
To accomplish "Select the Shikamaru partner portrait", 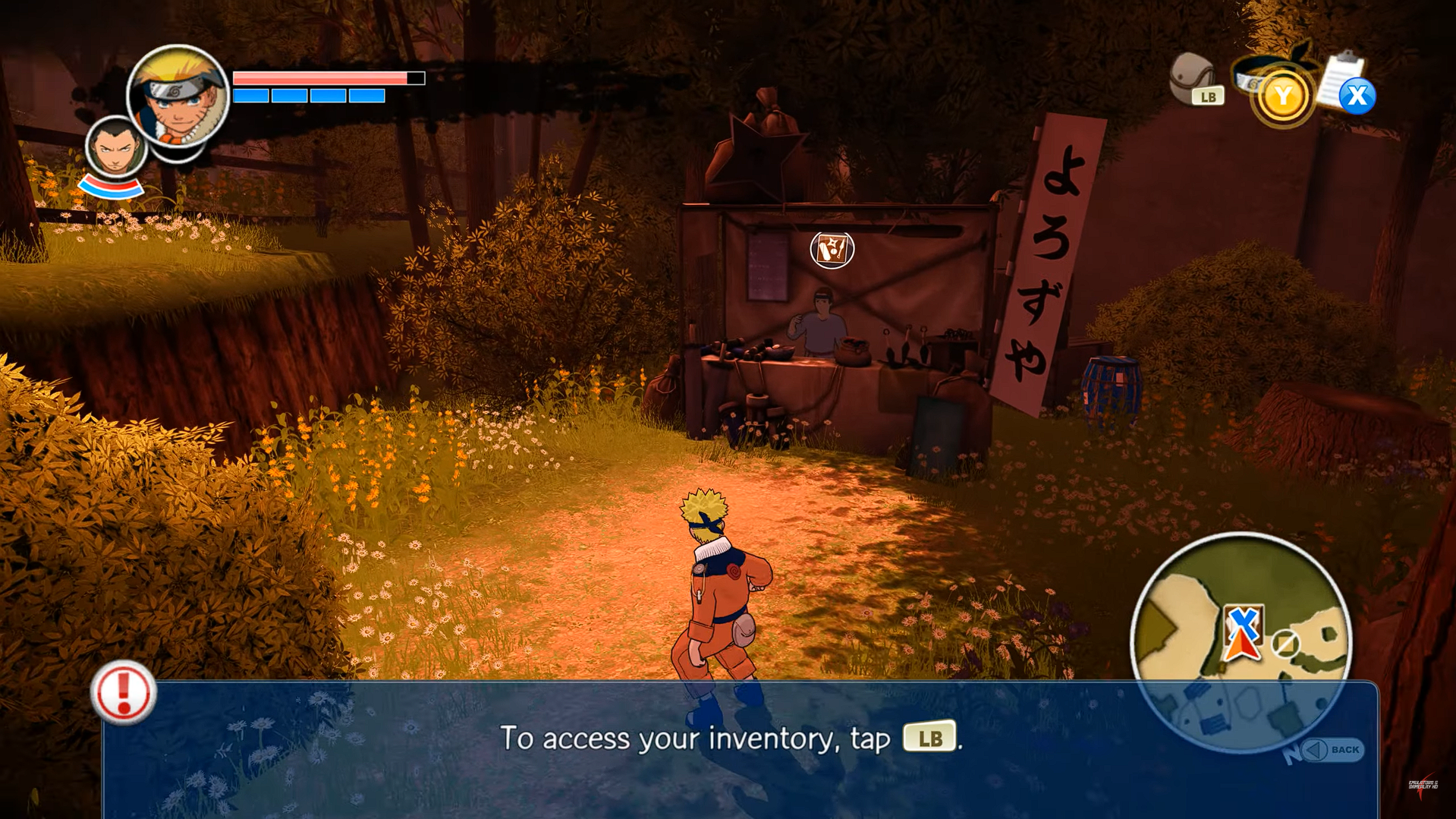I will (x=115, y=148).
